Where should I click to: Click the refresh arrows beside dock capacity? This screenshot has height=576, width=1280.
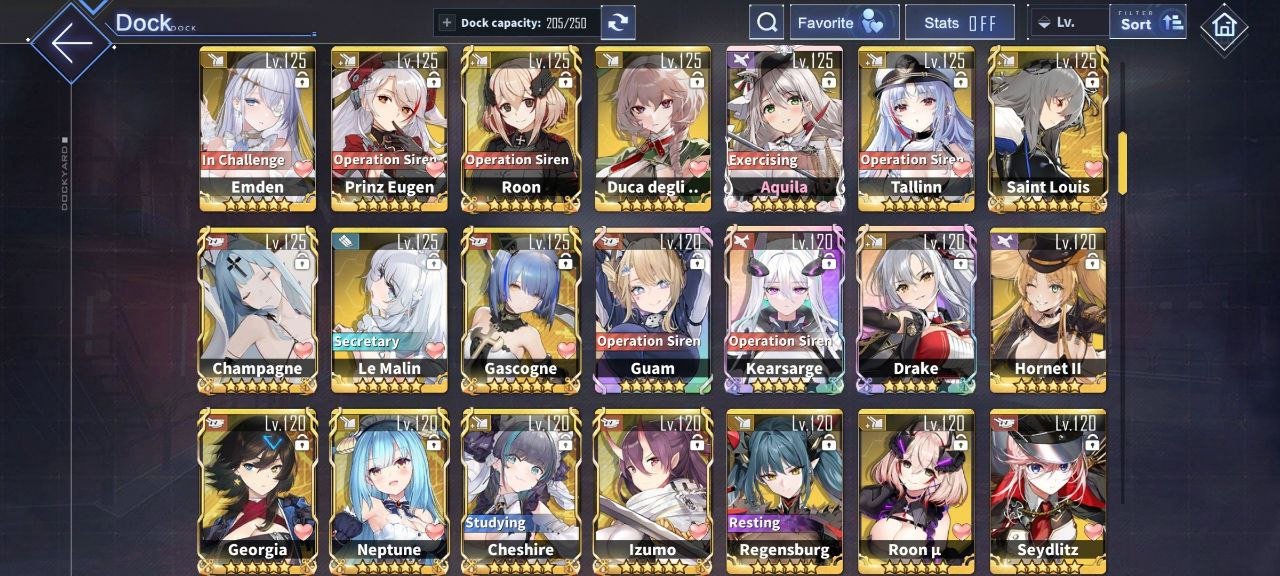[x=619, y=22]
